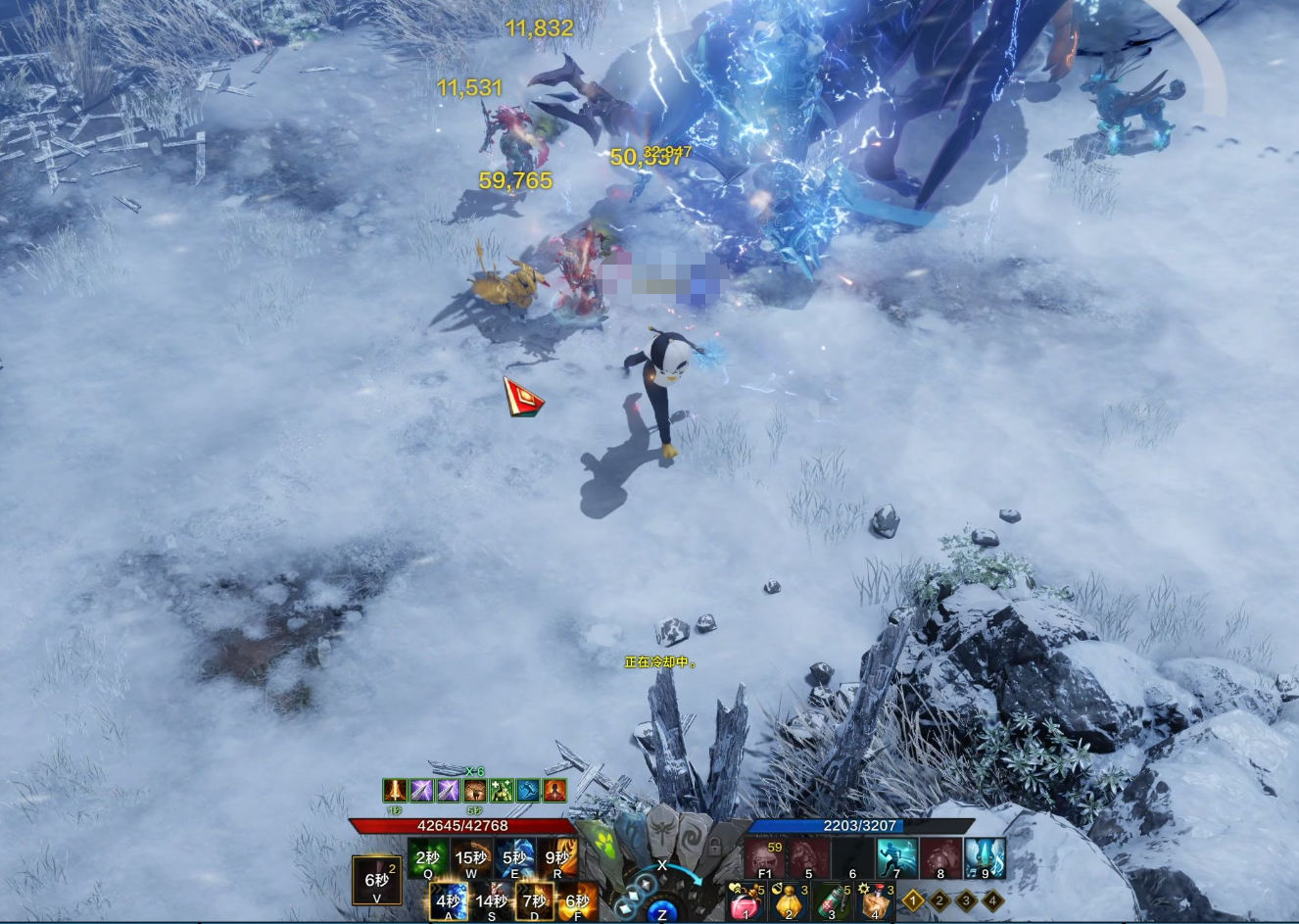Use the S skill with 14-second cooldown
Image resolution: width=1299 pixels, height=924 pixels.
point(492,900)
